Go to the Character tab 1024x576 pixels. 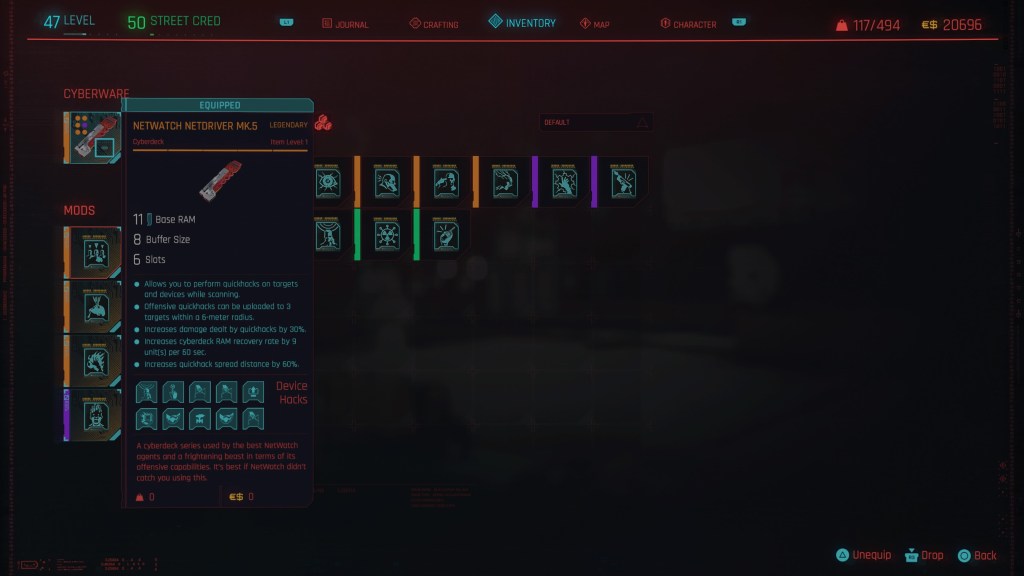690,24
